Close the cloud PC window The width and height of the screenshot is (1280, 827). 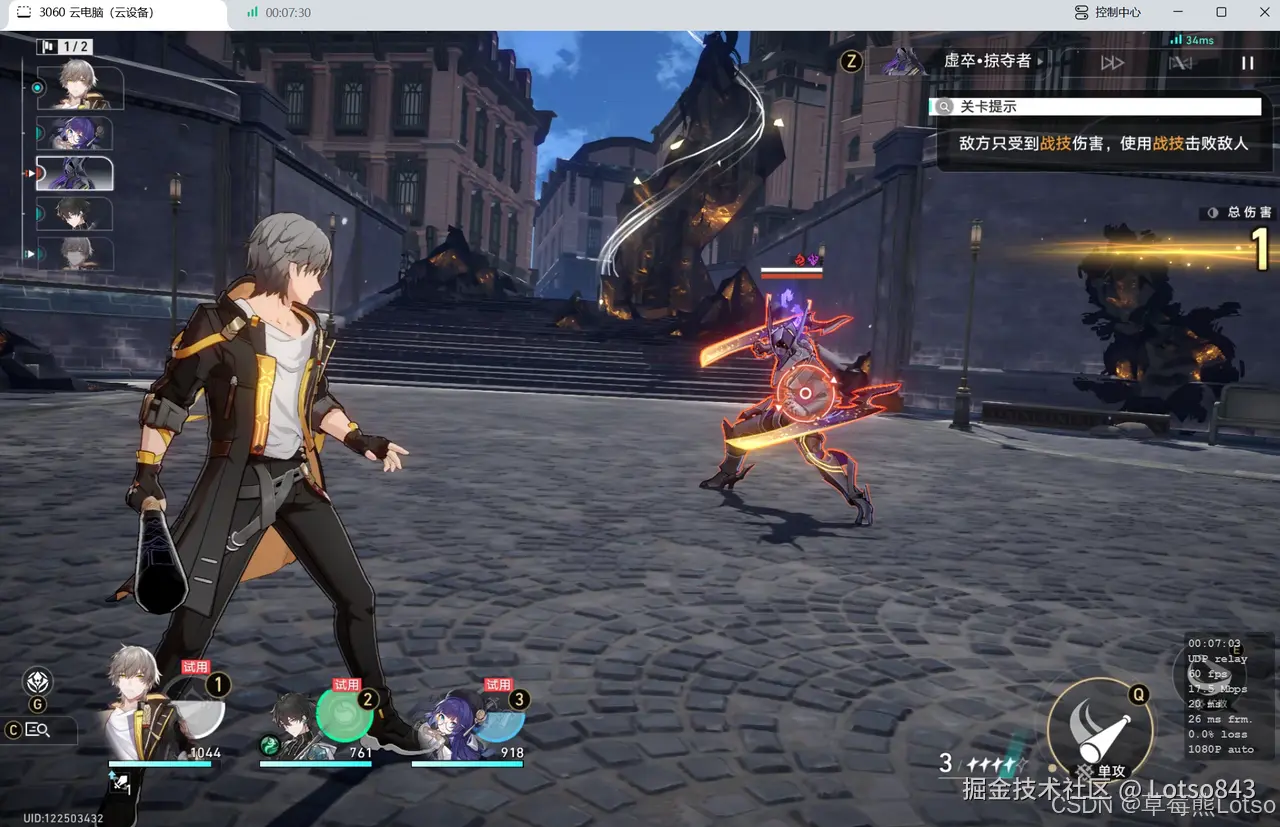tap(1264, 13)
